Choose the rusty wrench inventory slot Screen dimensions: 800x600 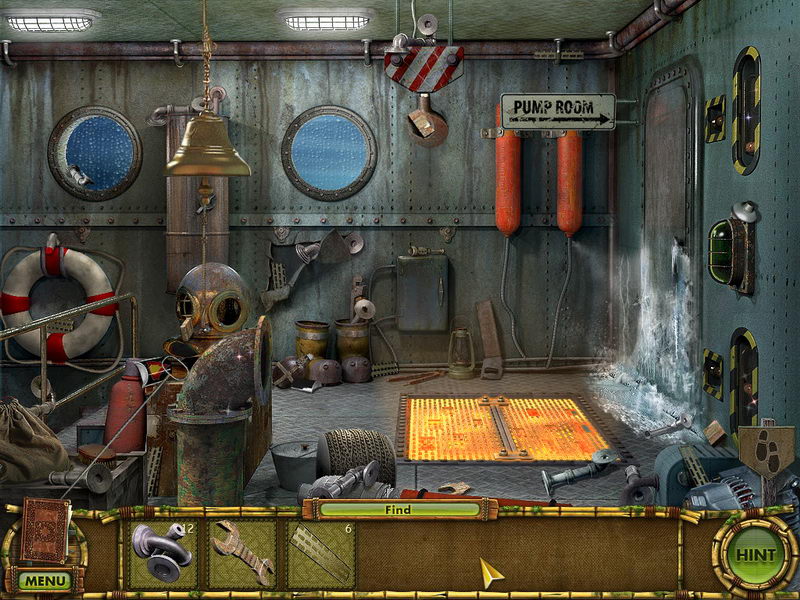click(242, 553)
